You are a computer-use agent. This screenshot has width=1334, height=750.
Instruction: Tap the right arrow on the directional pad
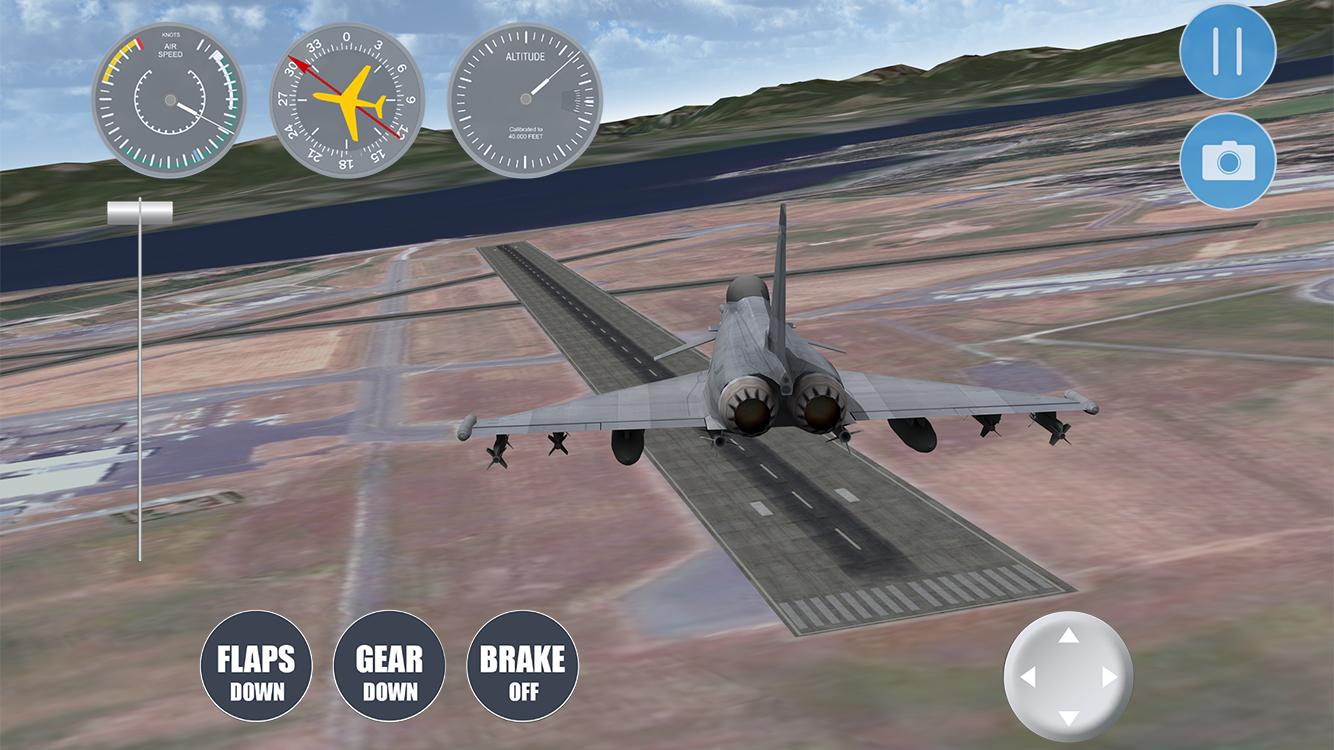coord(1110,677)
